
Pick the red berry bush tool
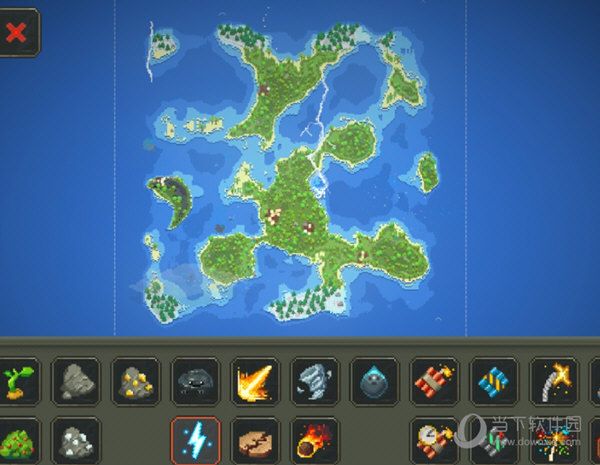(x=17, y=440)
